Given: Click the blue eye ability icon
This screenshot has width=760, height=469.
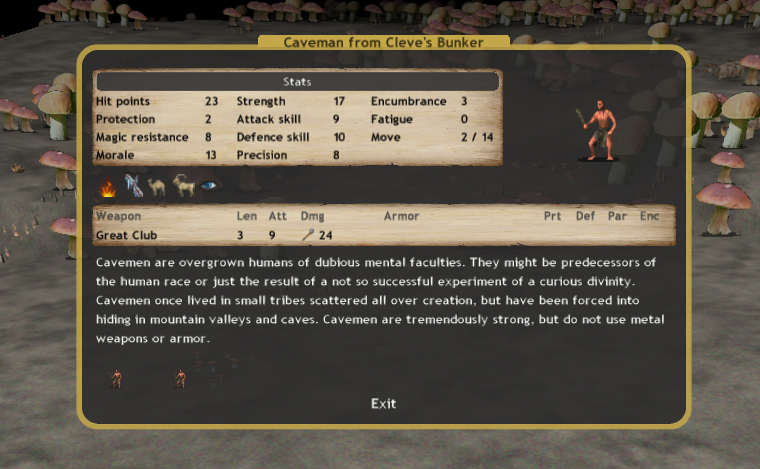Looking at the screenshot, I should point(207,186).
